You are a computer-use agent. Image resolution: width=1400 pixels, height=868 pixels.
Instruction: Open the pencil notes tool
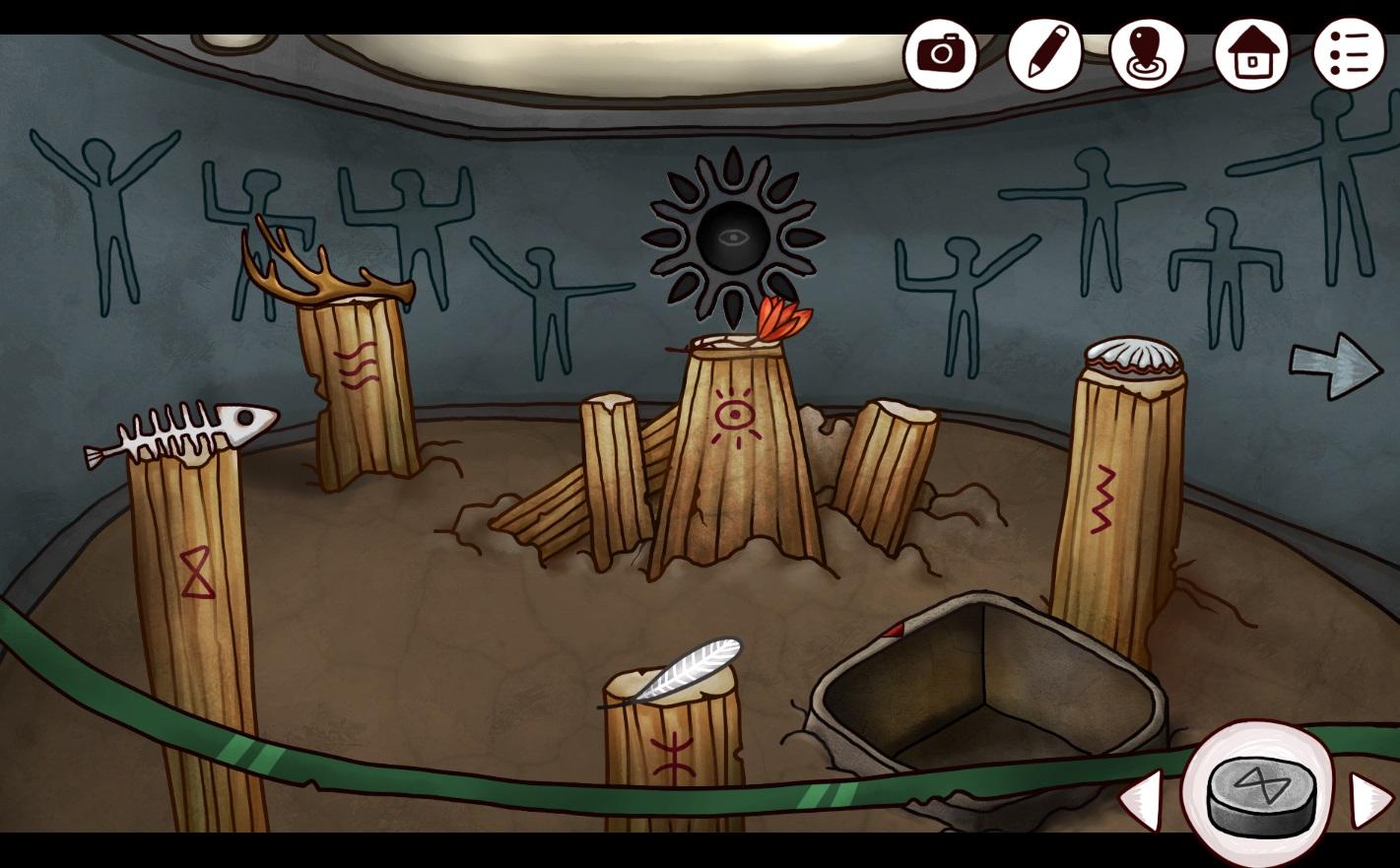click(x=1045, y=53)
